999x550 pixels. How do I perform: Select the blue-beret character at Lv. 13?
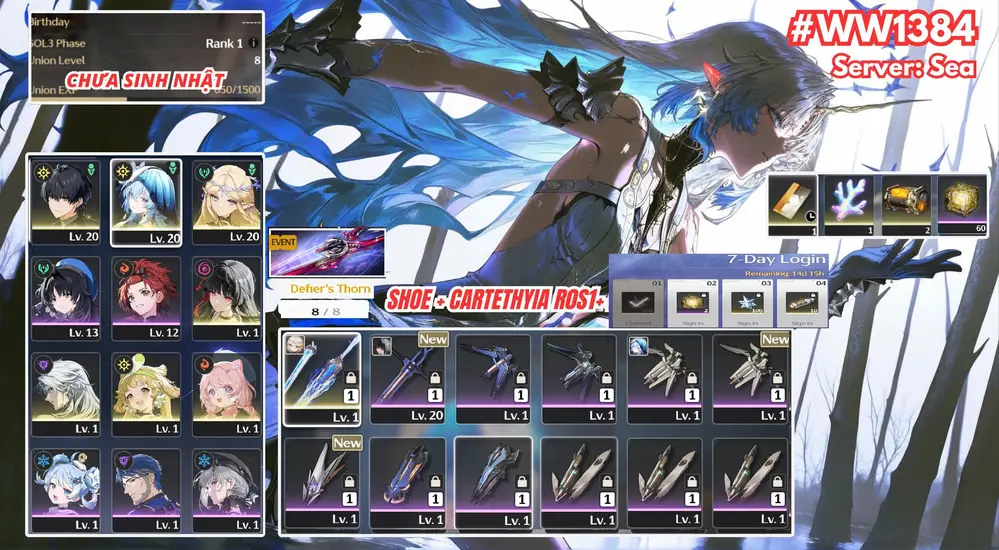click(x=65, y=297)
